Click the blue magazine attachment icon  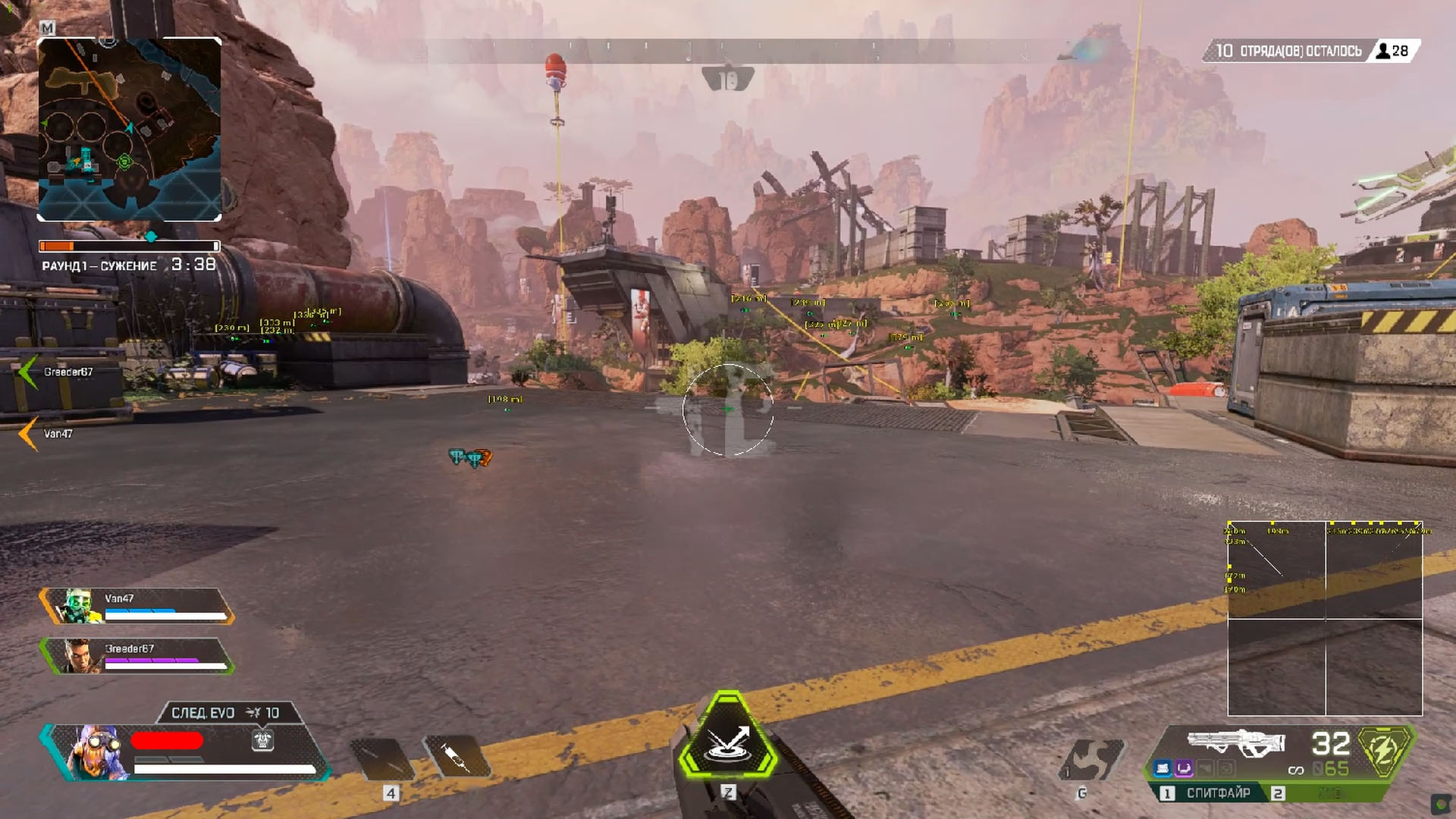click(1163, 769)
